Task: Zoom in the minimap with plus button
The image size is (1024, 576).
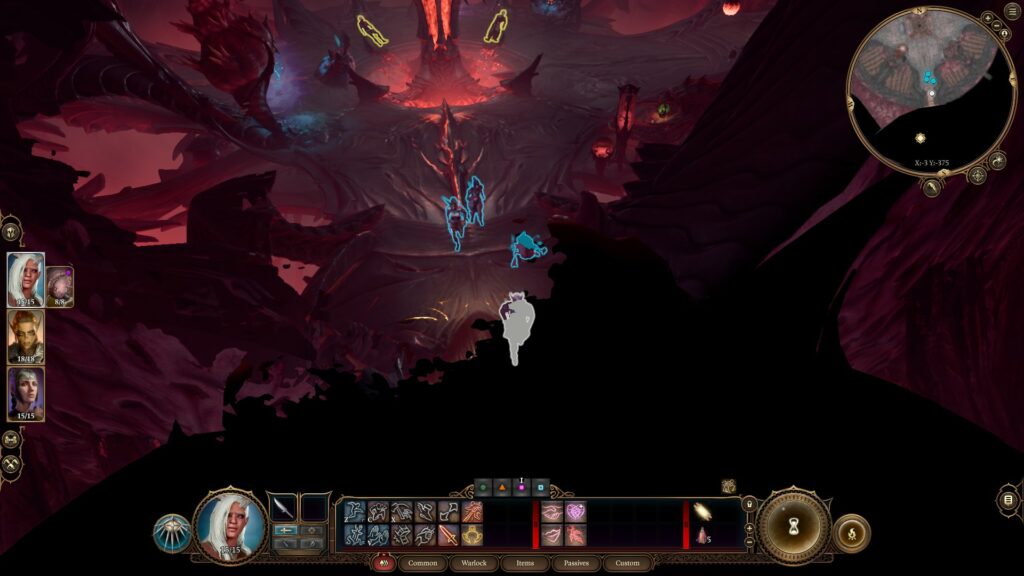Action: point(987,19)
